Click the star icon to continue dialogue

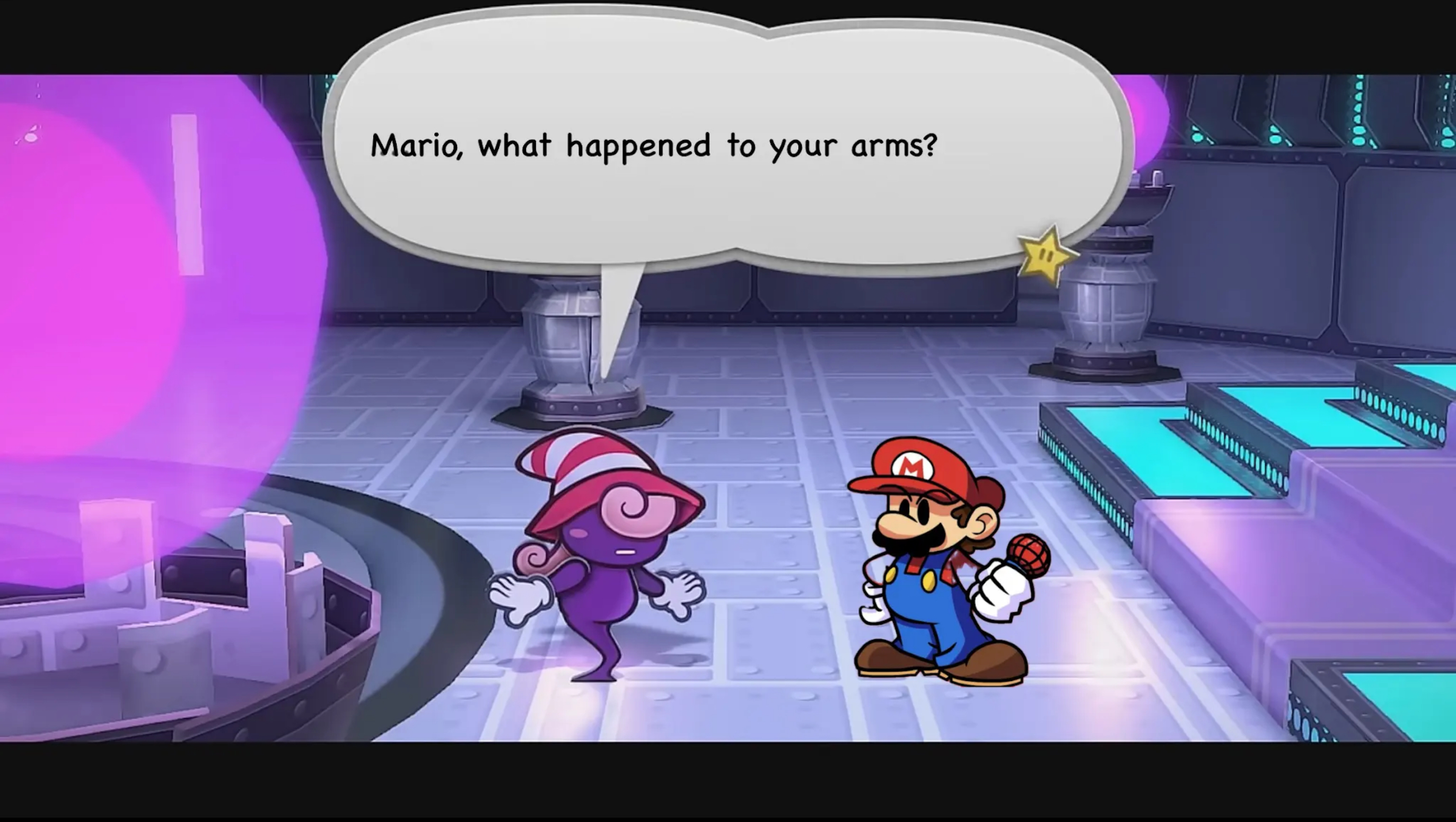click(1046, 257)
